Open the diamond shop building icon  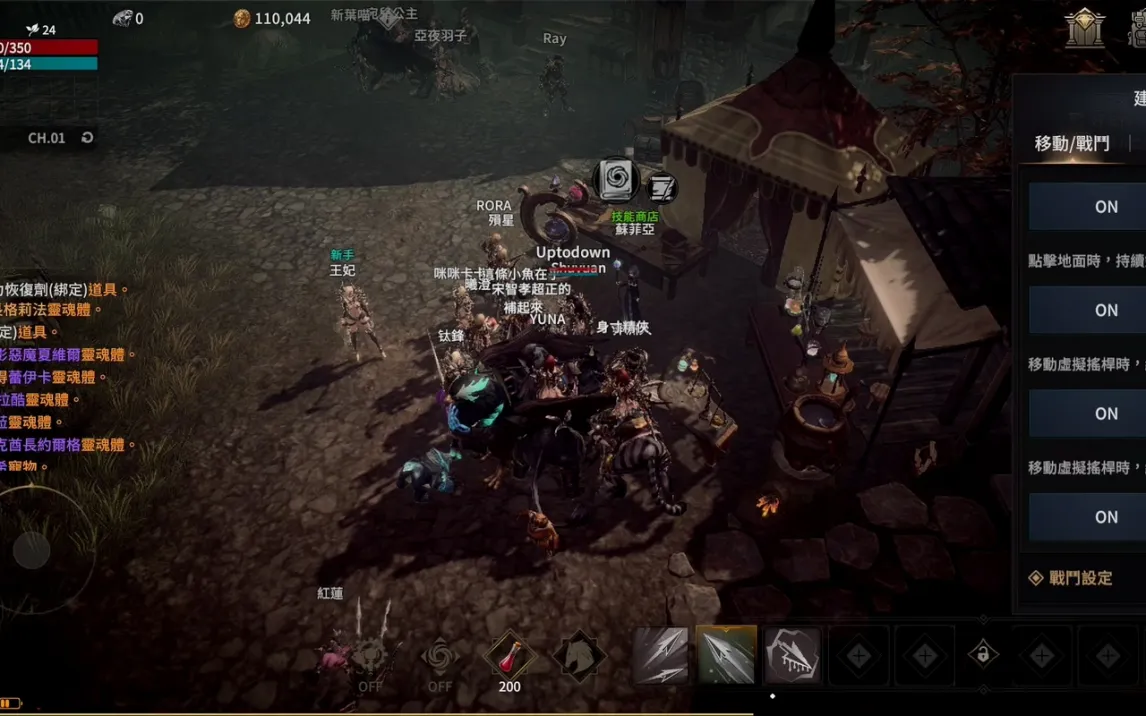pos(1084,28)
